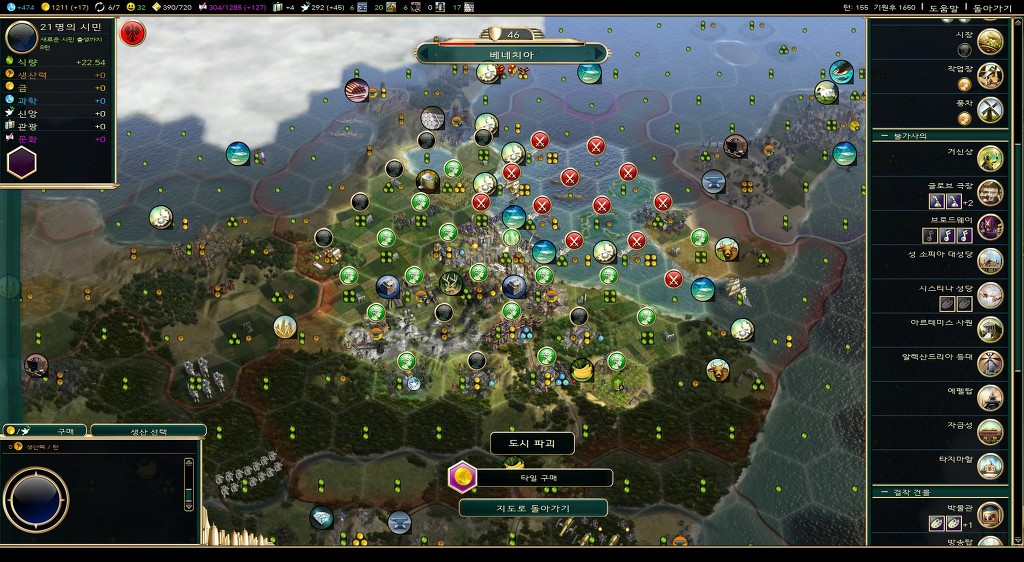Viewport: 1024px width, 562px height.
Task: Select the 타지마할 Taj Mahal wonder icon
Action: pos(990,465)
